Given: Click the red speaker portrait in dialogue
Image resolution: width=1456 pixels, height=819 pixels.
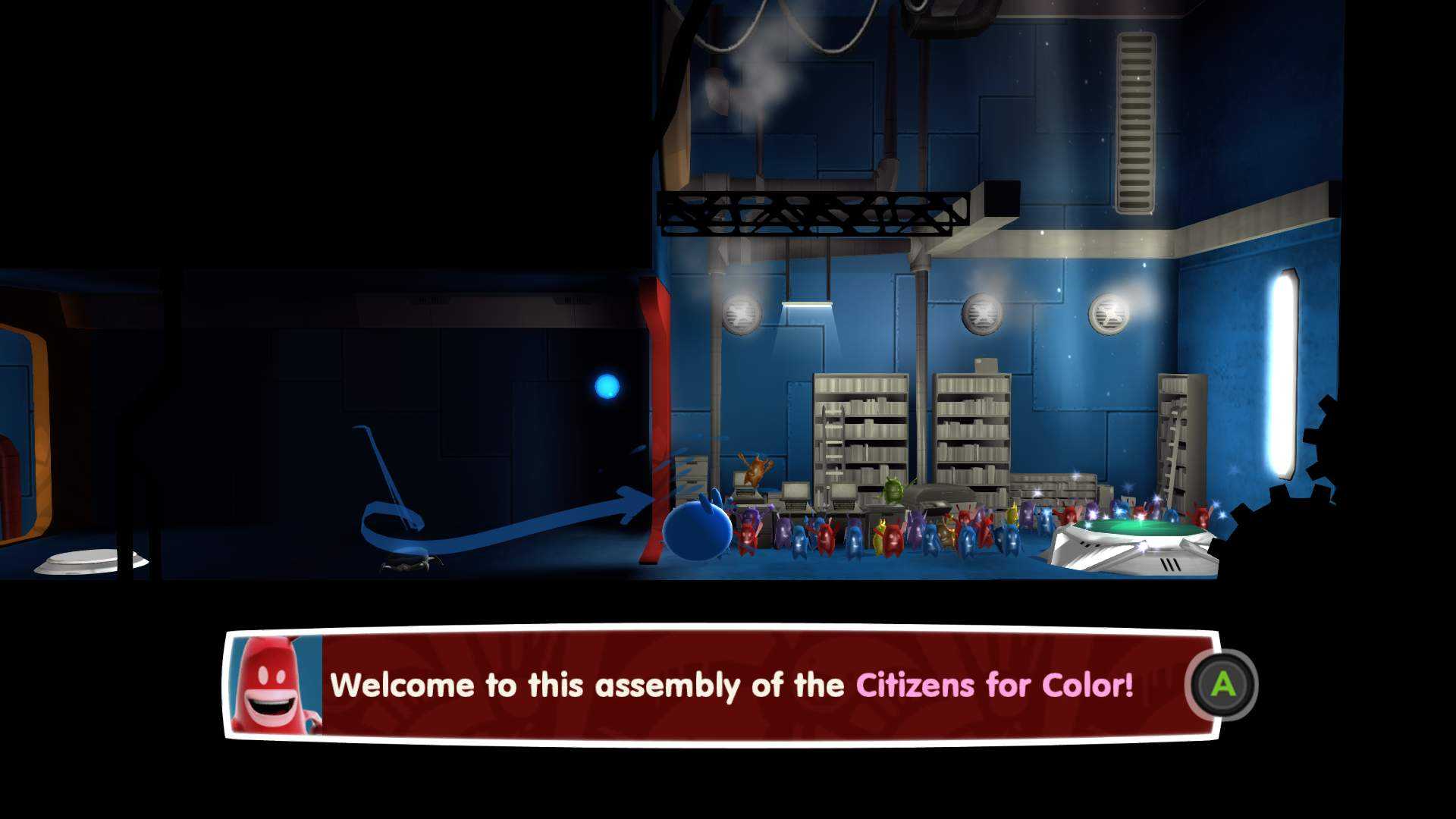Looking at the screenshot, I should [275, 686].
